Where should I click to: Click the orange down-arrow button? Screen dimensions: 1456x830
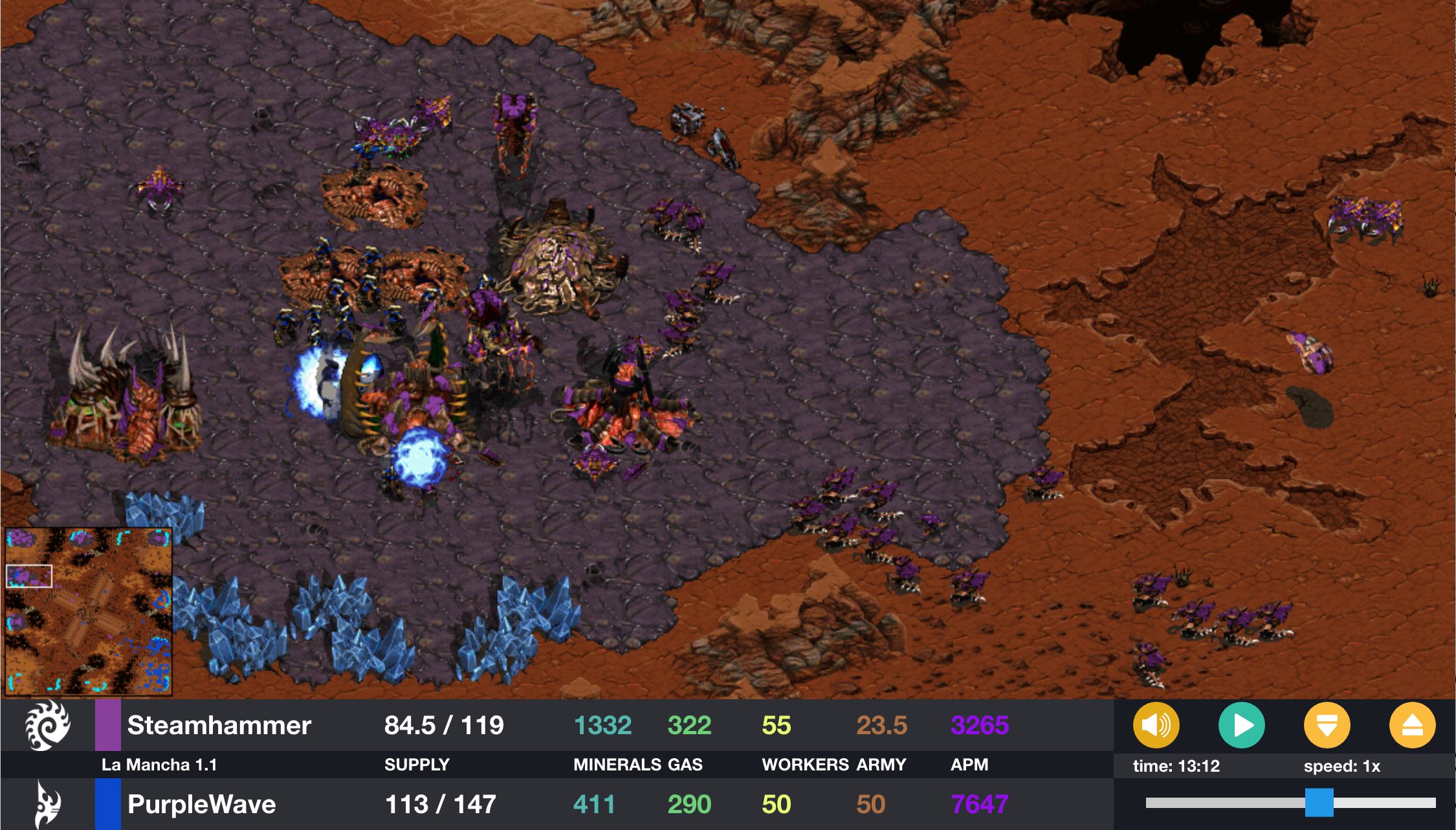pyautogui.click(x=1327, y=725)
